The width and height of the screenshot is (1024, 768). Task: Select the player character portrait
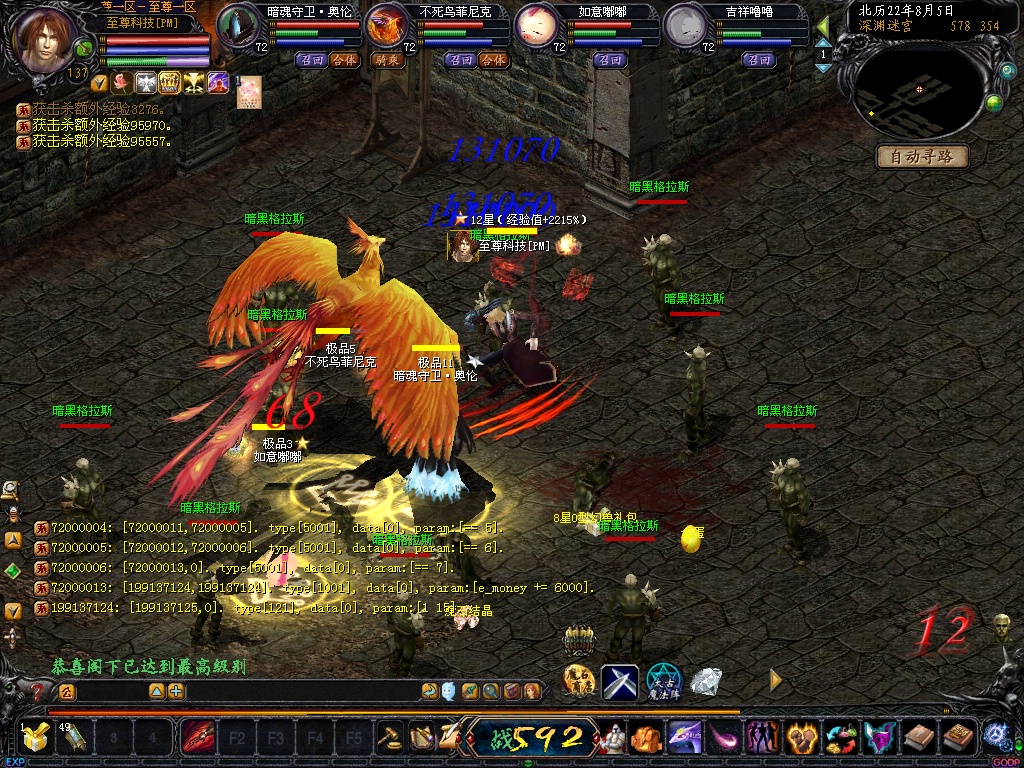point(46,42)
